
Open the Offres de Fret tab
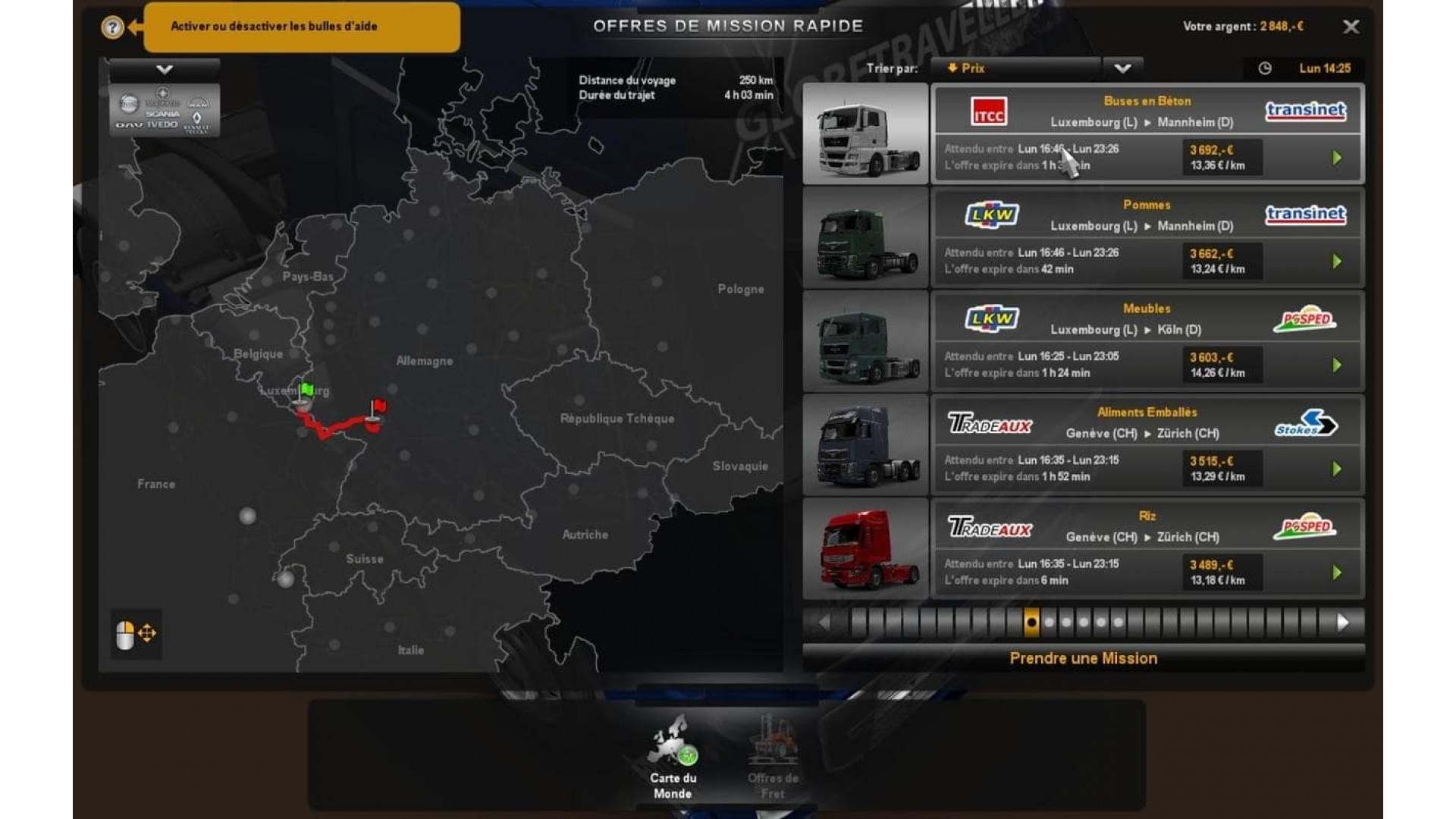776,760
